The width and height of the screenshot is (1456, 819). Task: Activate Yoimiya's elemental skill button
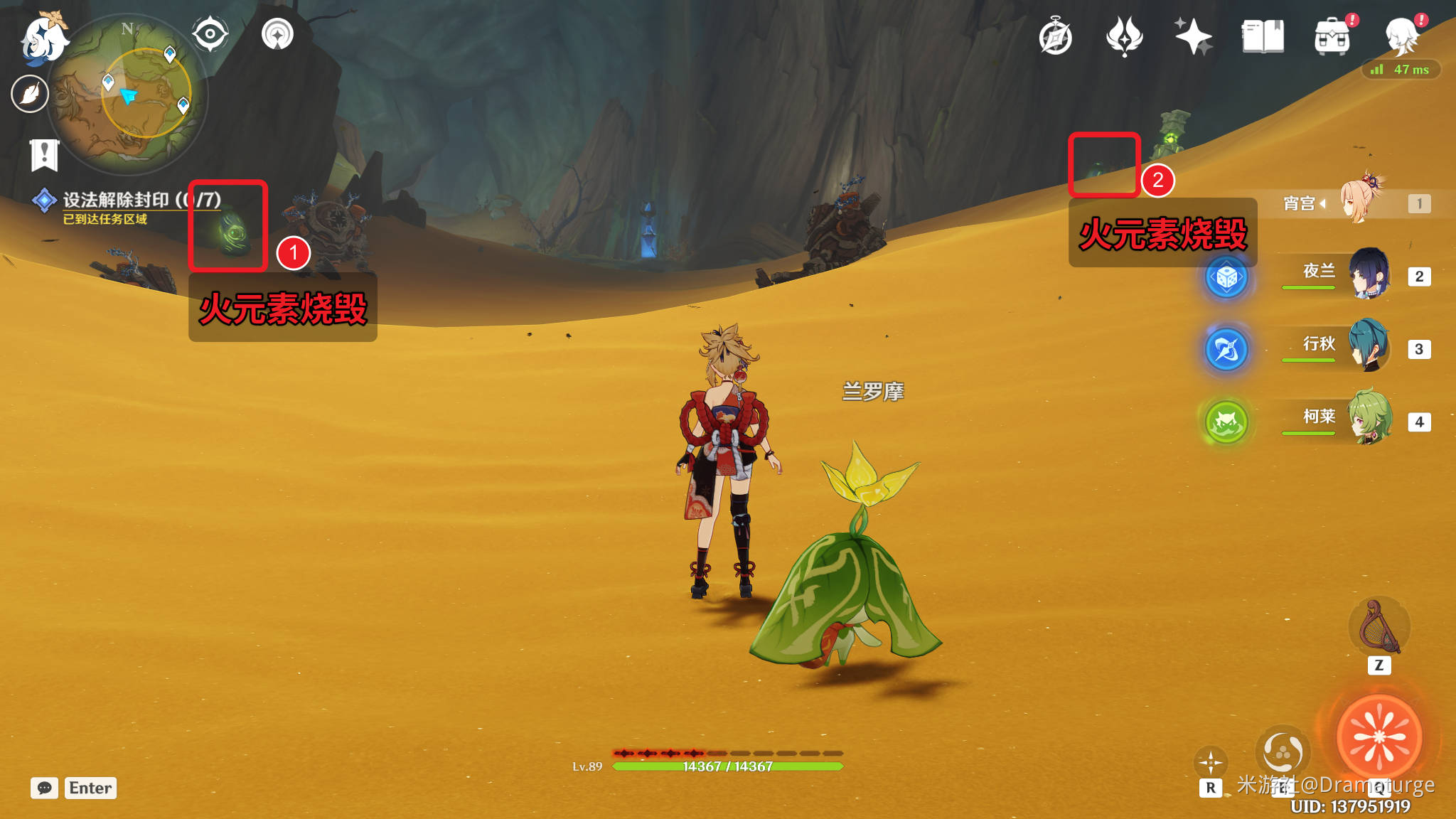tap(1283, 751)
